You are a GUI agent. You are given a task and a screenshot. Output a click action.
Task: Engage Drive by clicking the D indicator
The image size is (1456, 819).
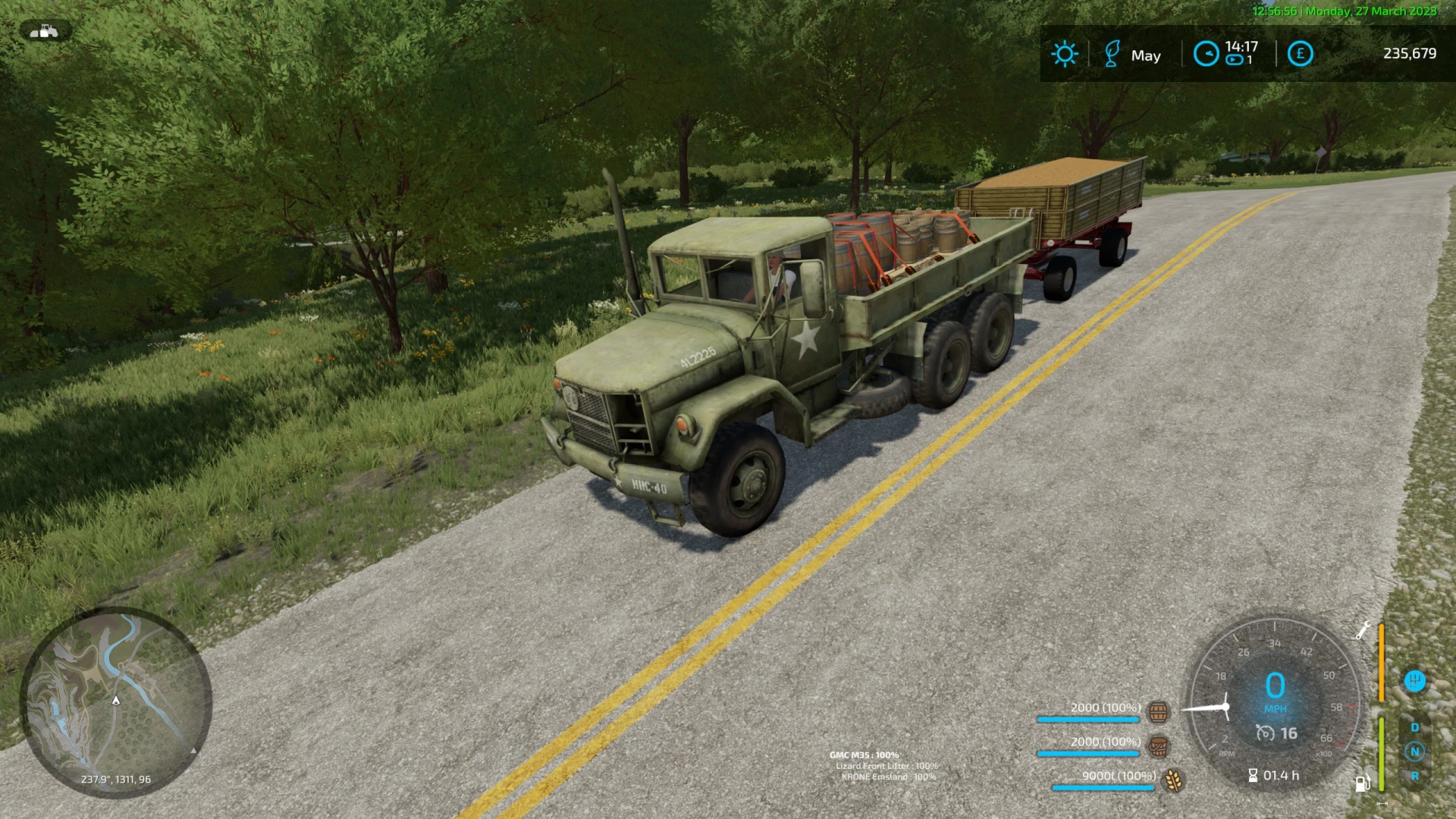[x=1414, y=726]
